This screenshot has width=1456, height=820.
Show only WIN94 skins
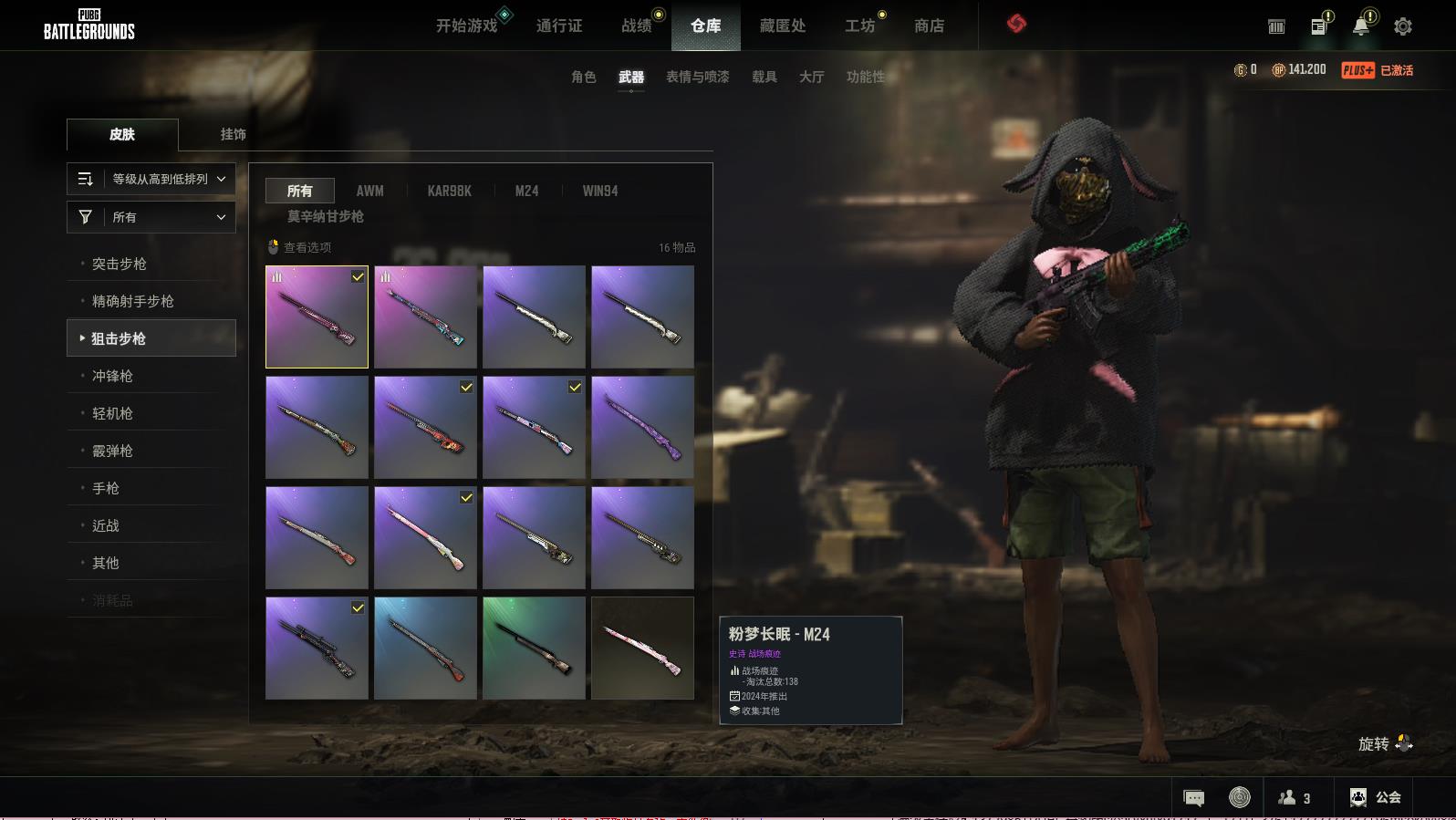[x=600, y=191]
